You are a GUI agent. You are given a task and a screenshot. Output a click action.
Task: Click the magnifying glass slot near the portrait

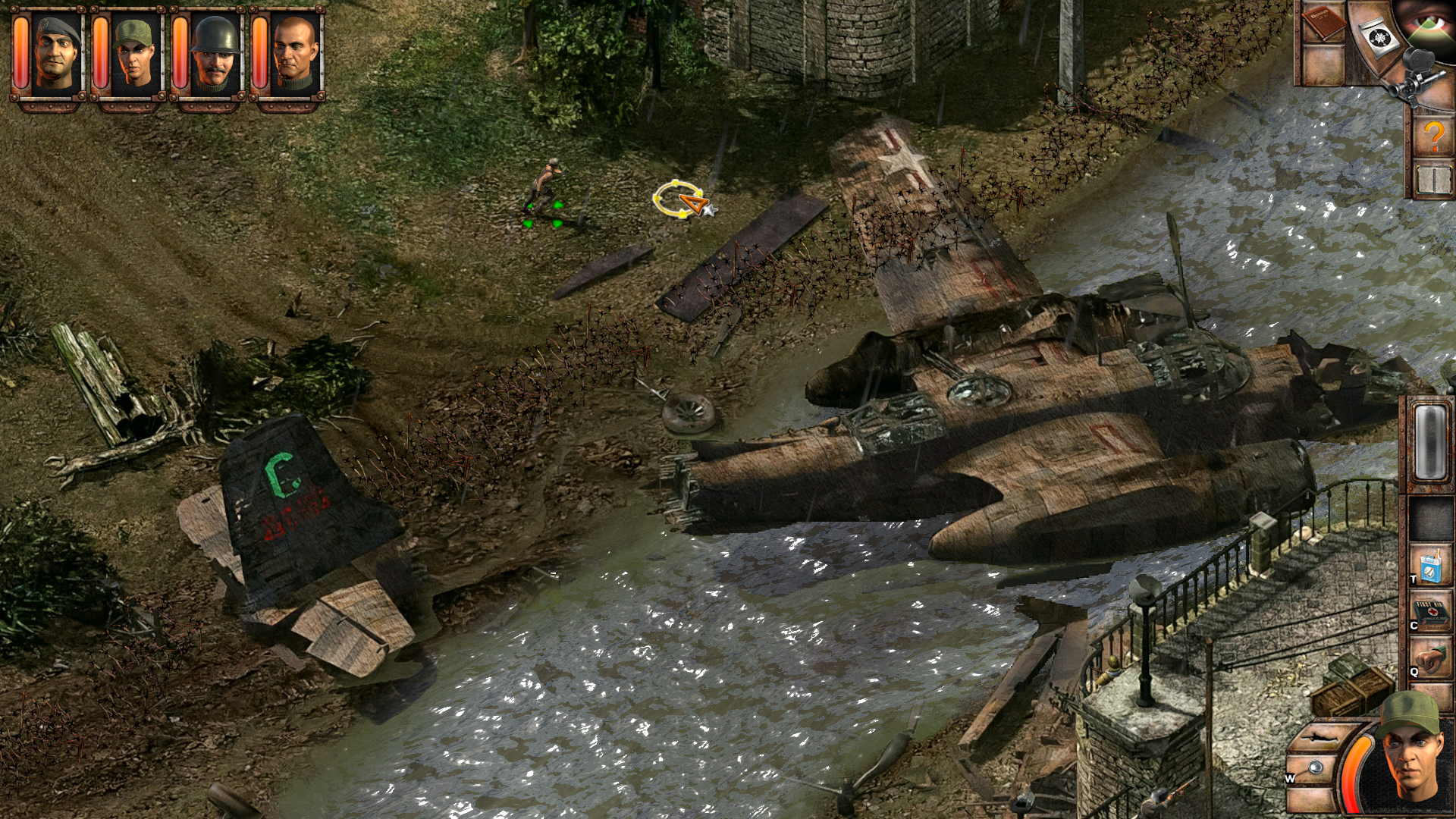1314,768
